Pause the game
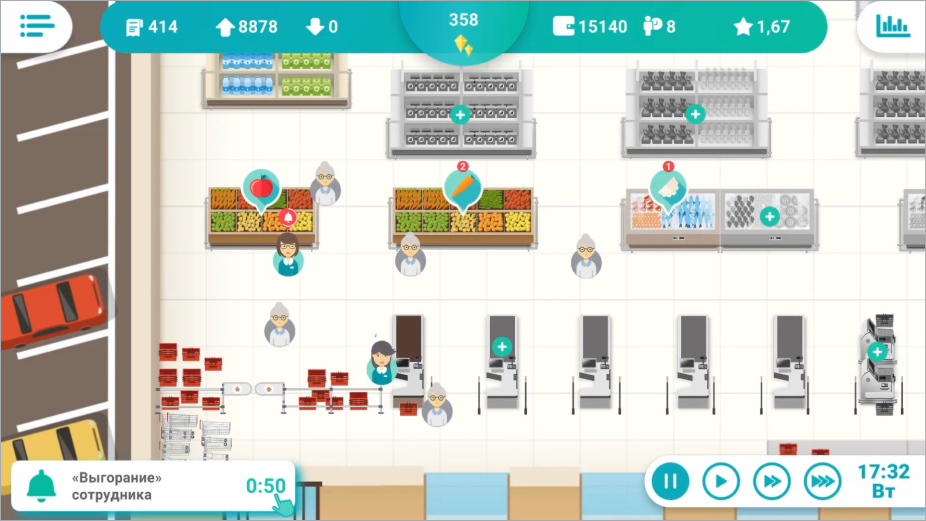 click(x=670, y=482)
